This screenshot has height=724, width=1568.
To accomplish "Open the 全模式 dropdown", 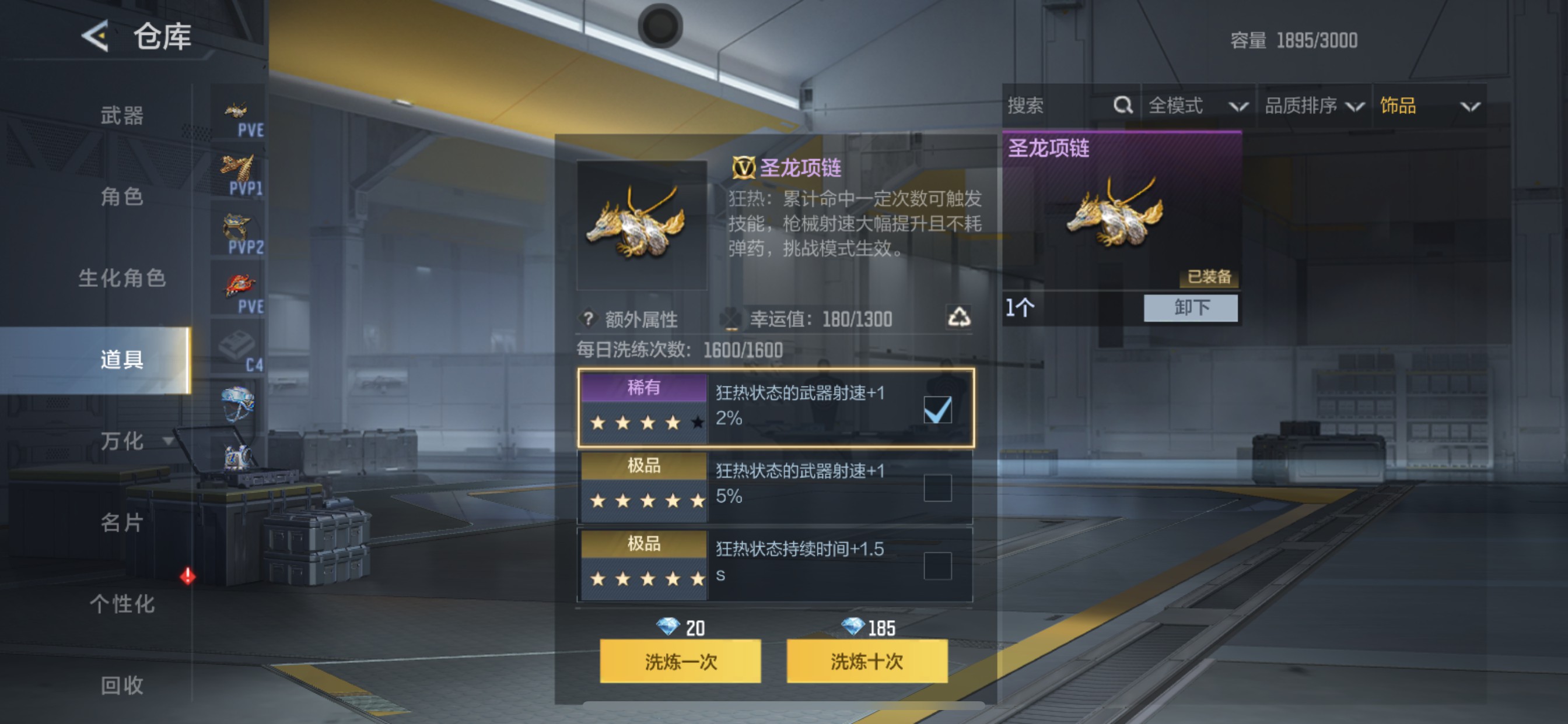I will pyautogui.click(x=1194, y=106).
